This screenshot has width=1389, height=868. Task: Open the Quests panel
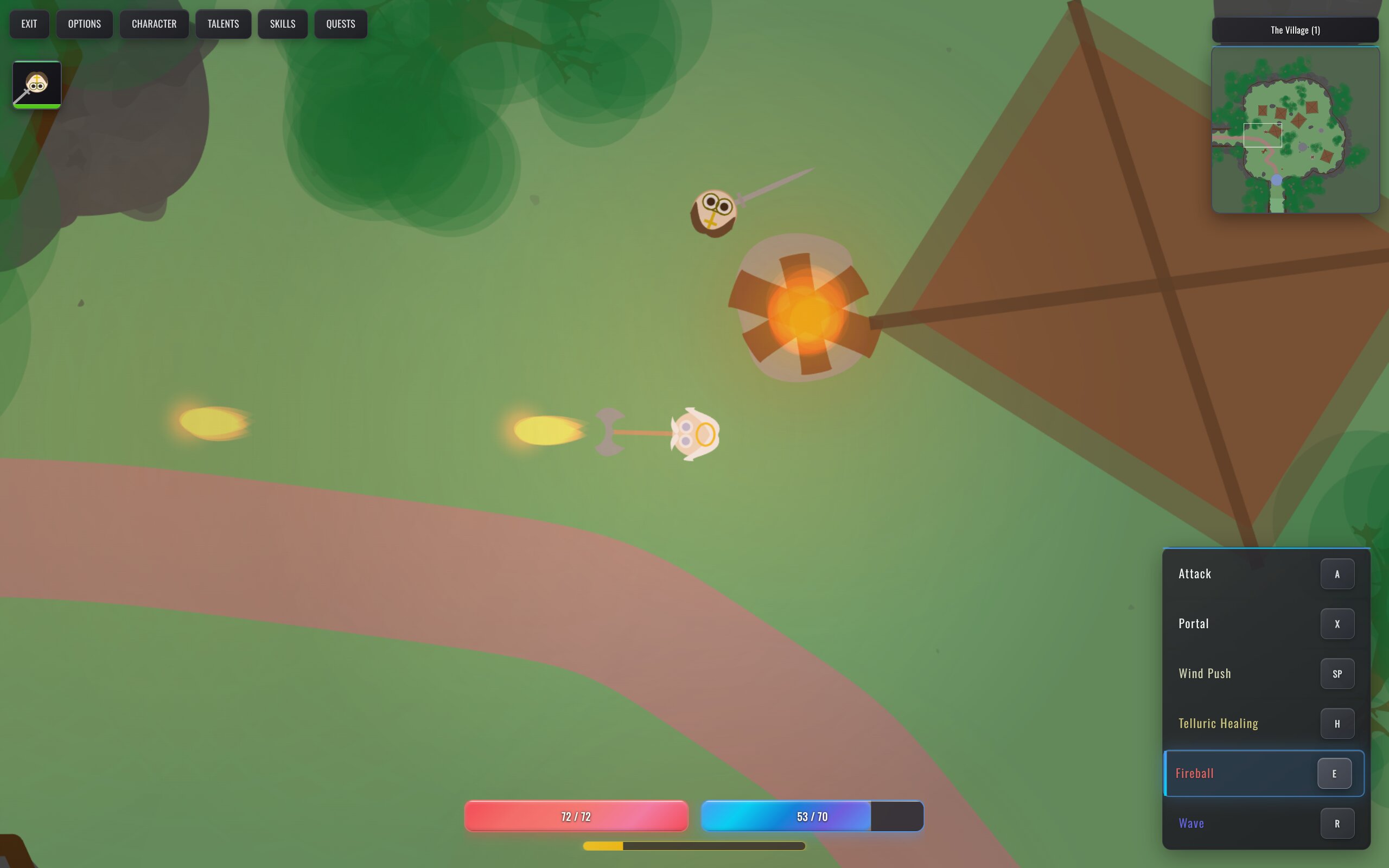click(340, 23)
